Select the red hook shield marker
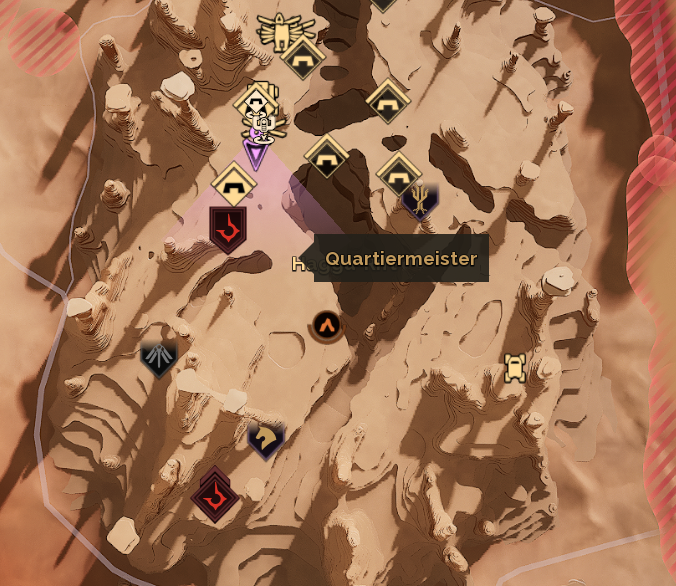Screen dimensions: 676x586 point(228,228)
